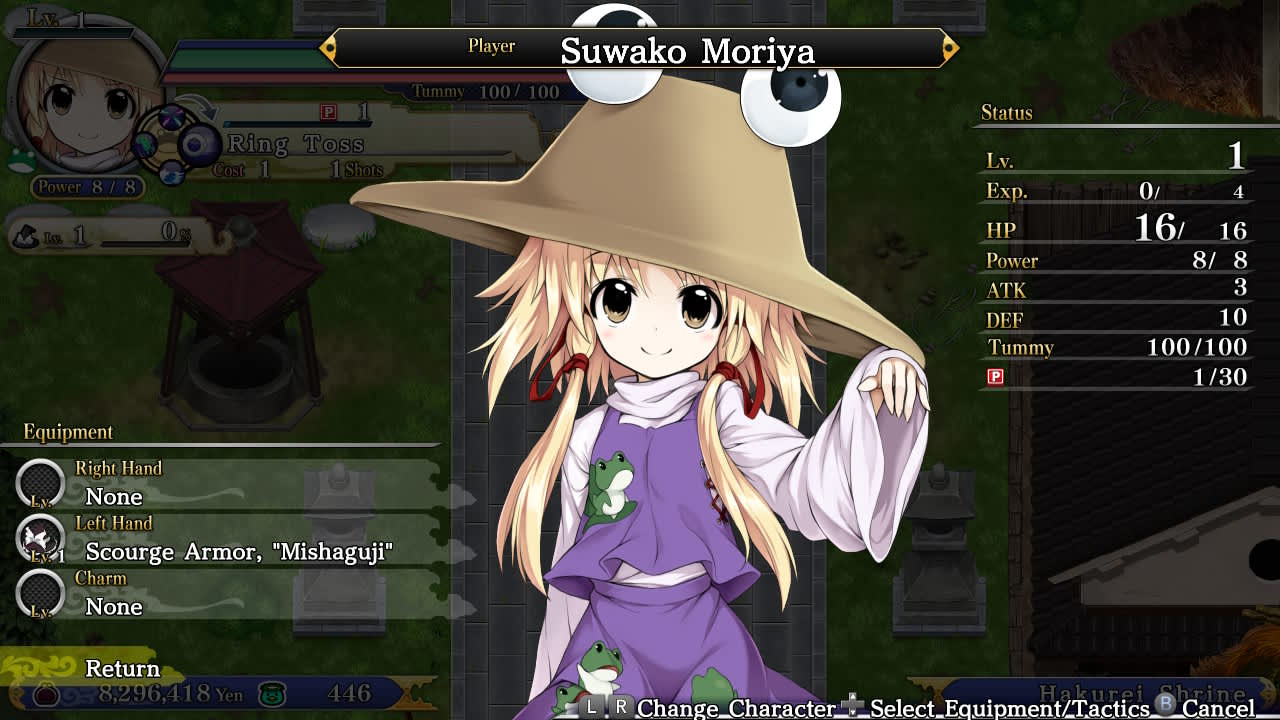Click the frog icon beside the portrait
1280x720 pixels.
click(20, 160)
